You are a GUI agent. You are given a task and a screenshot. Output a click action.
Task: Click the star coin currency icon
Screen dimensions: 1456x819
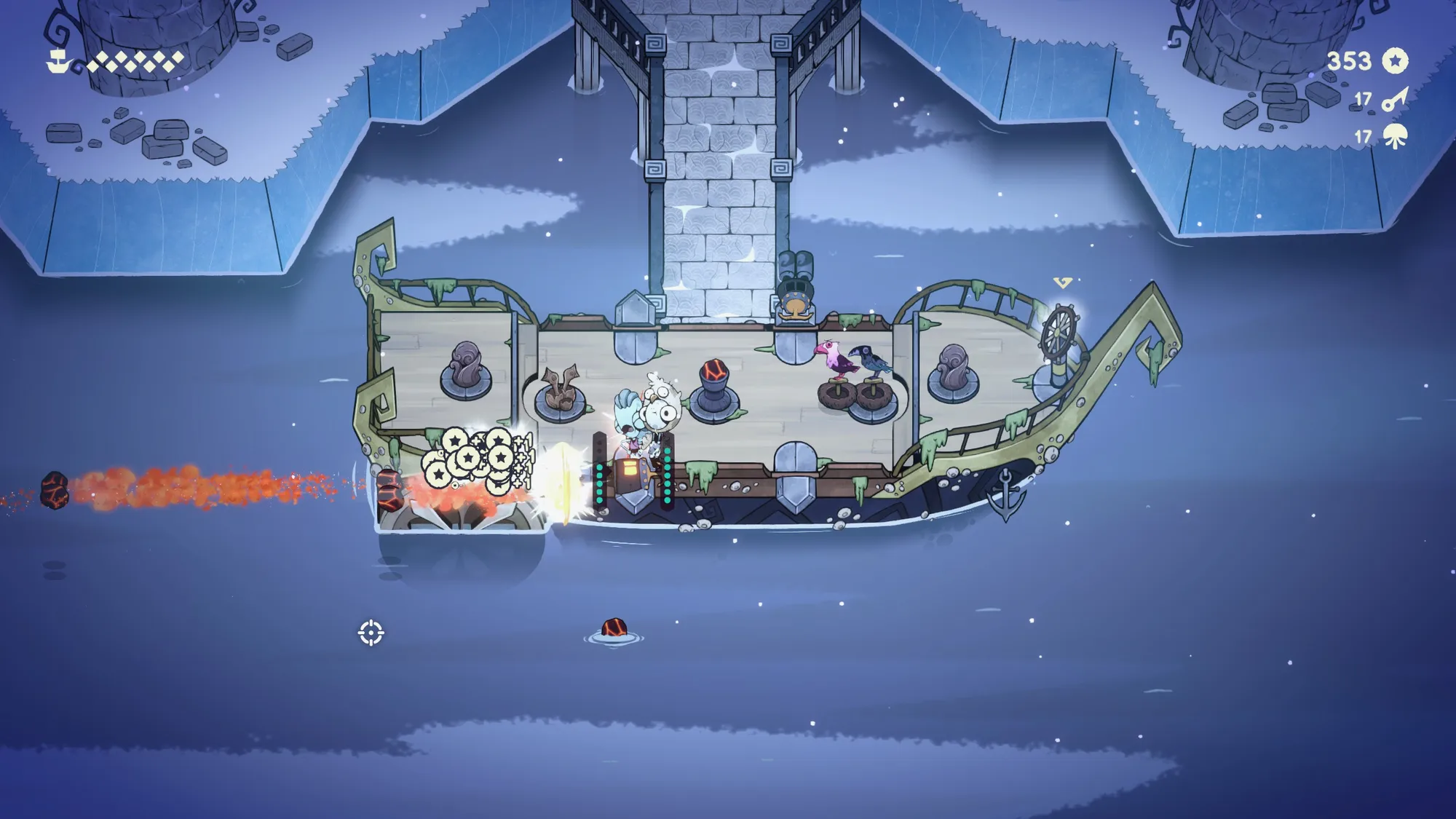1395,61
